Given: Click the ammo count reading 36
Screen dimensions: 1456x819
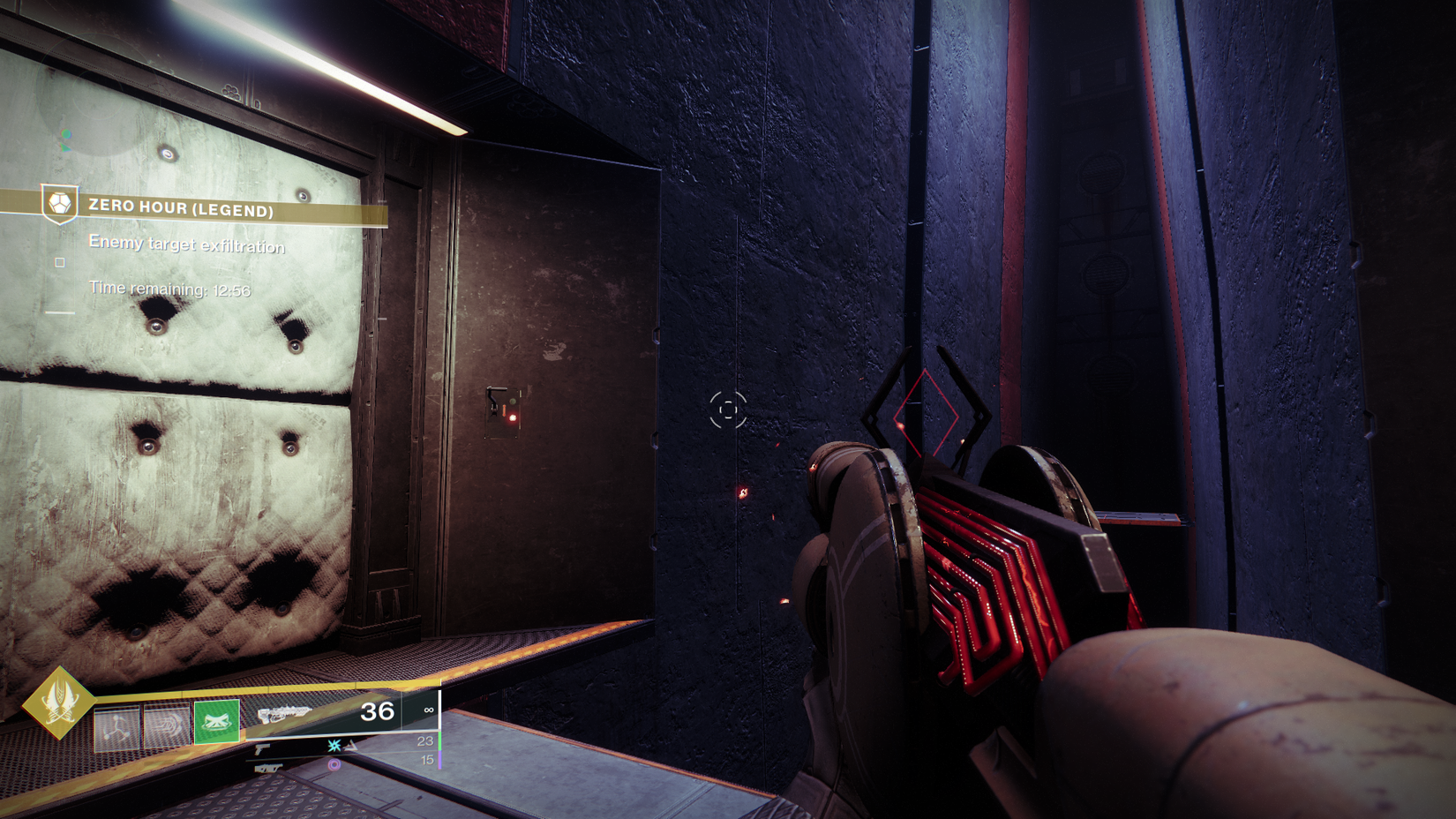Looking at the screenshot, I should tap(378, 711).
